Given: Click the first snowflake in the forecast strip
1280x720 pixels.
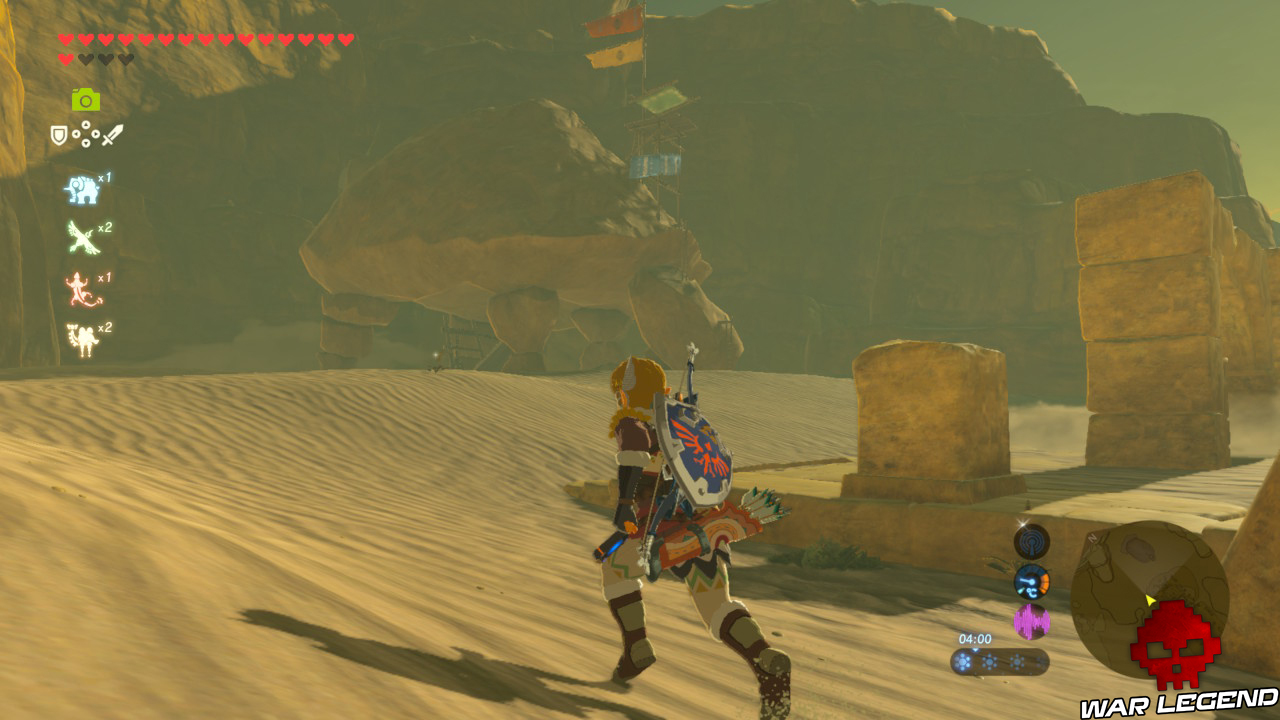Looking at the screenshot, I should pyautogui.click(x=965, y=661).
